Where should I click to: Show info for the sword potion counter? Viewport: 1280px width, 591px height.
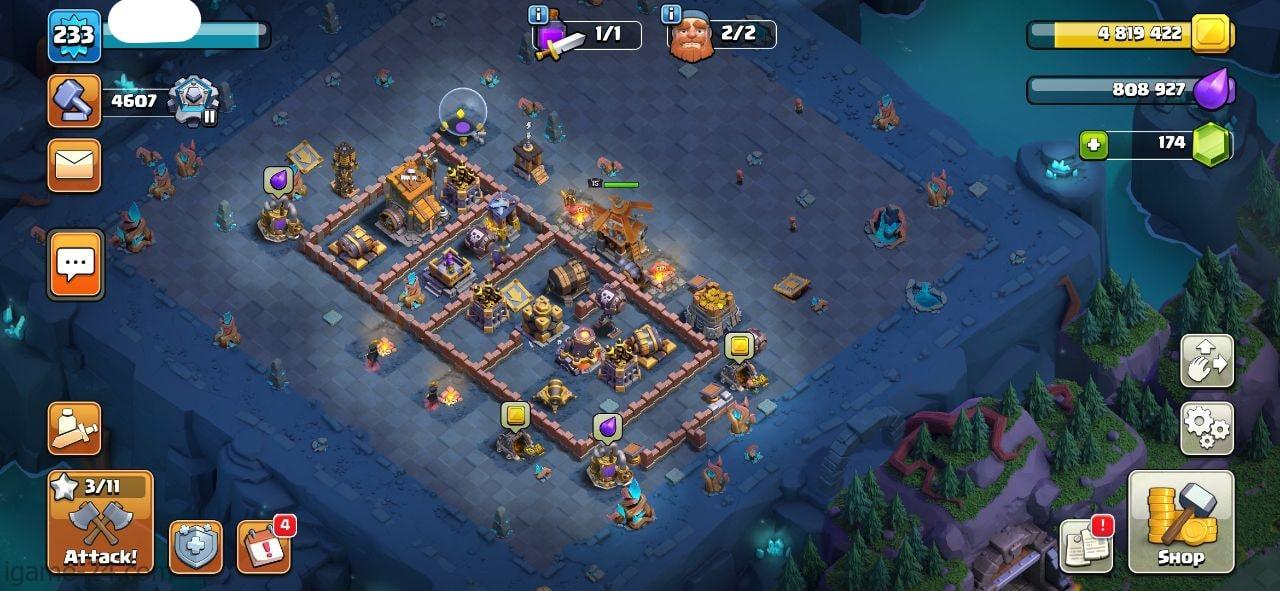537,14
